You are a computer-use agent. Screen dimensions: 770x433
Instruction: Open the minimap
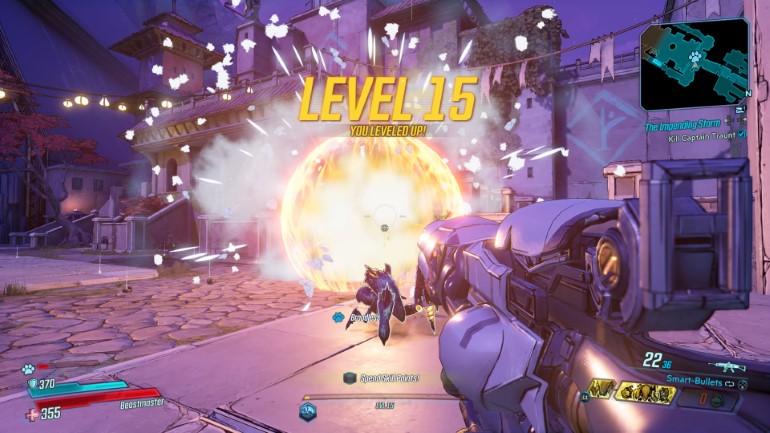pyautogui.click(x=693, y=64)
